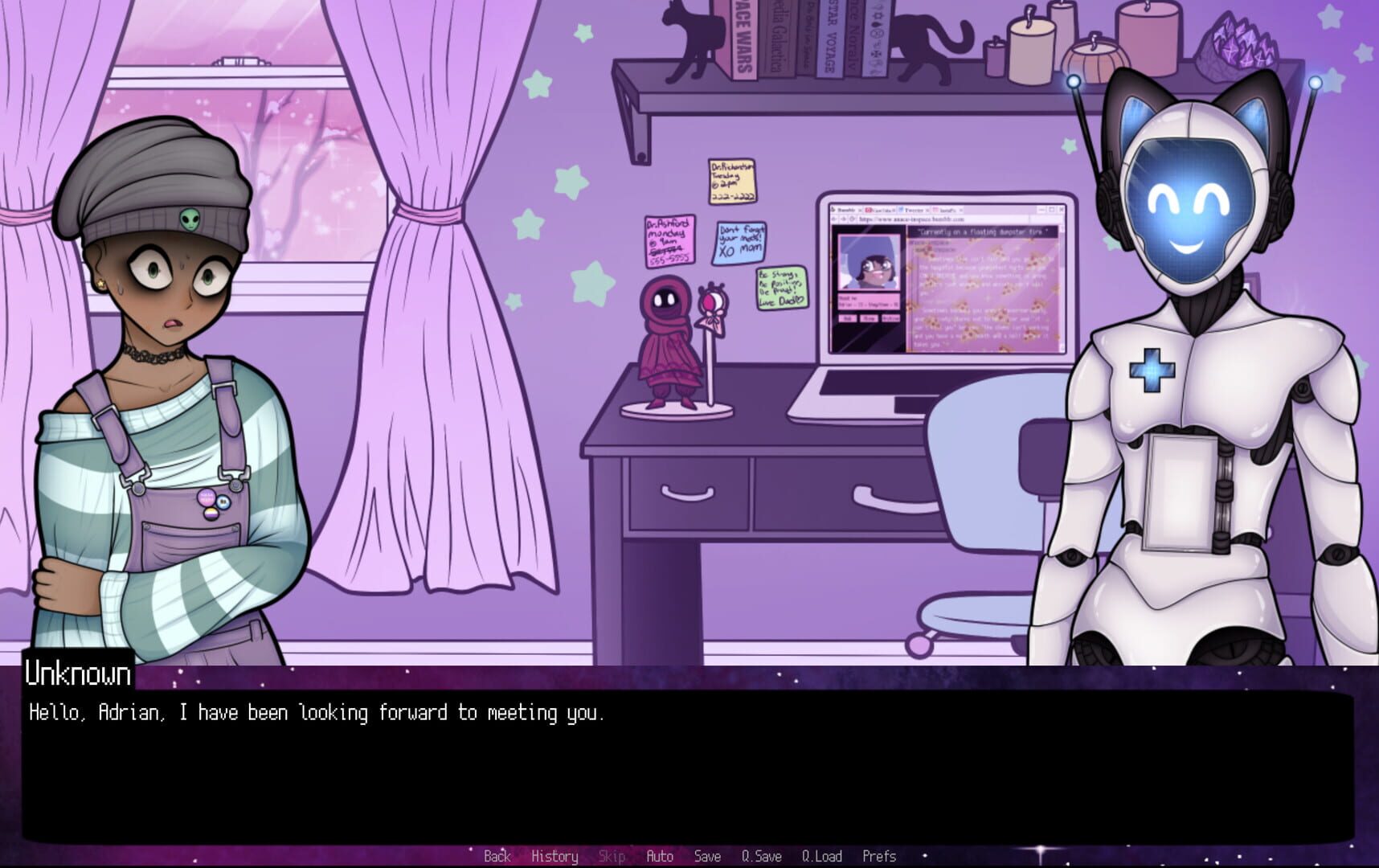Open Prefs from the quick menu

[879, 856]
